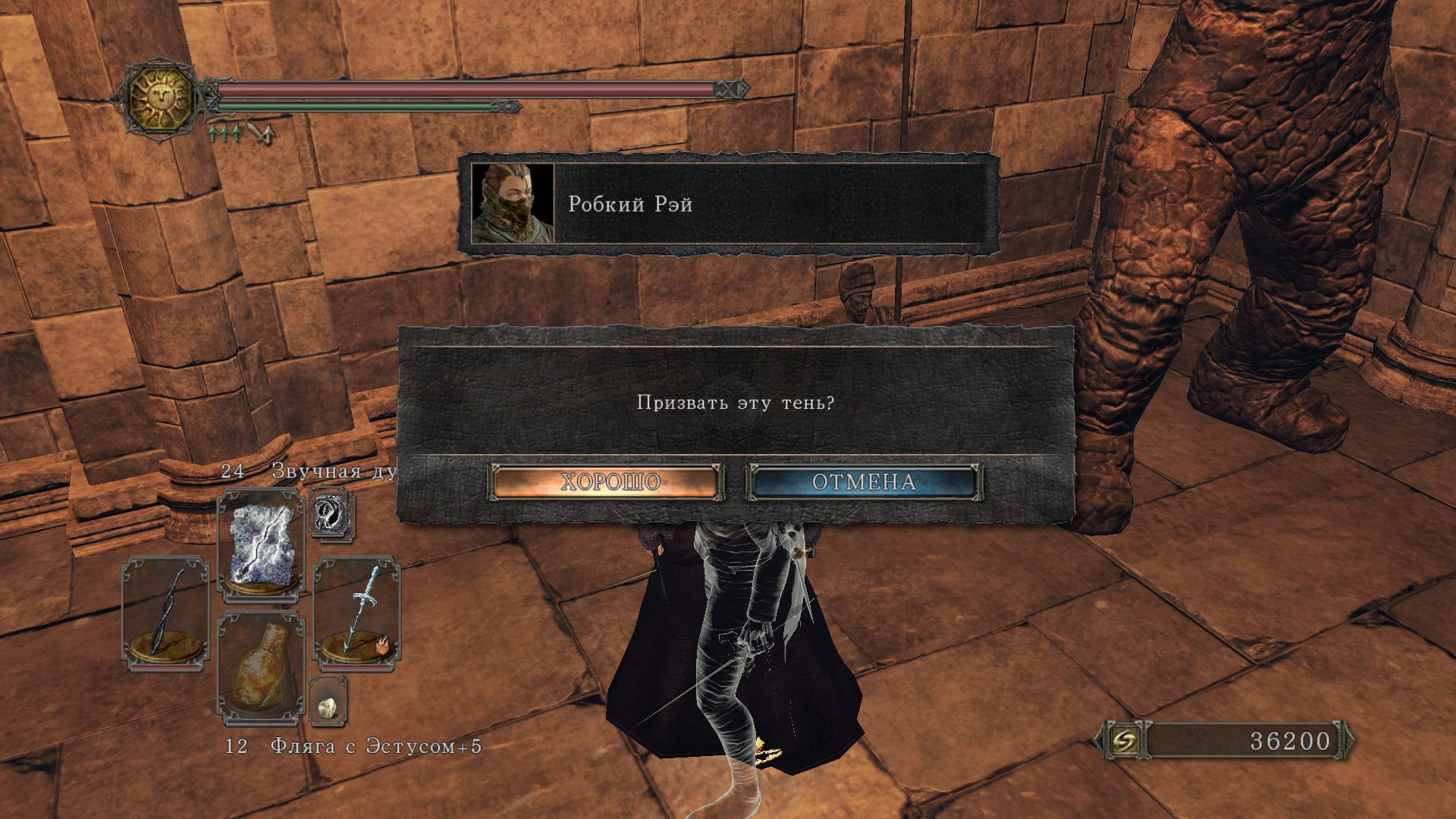Select the left-hand bow weapon slot

click(165, 613)
